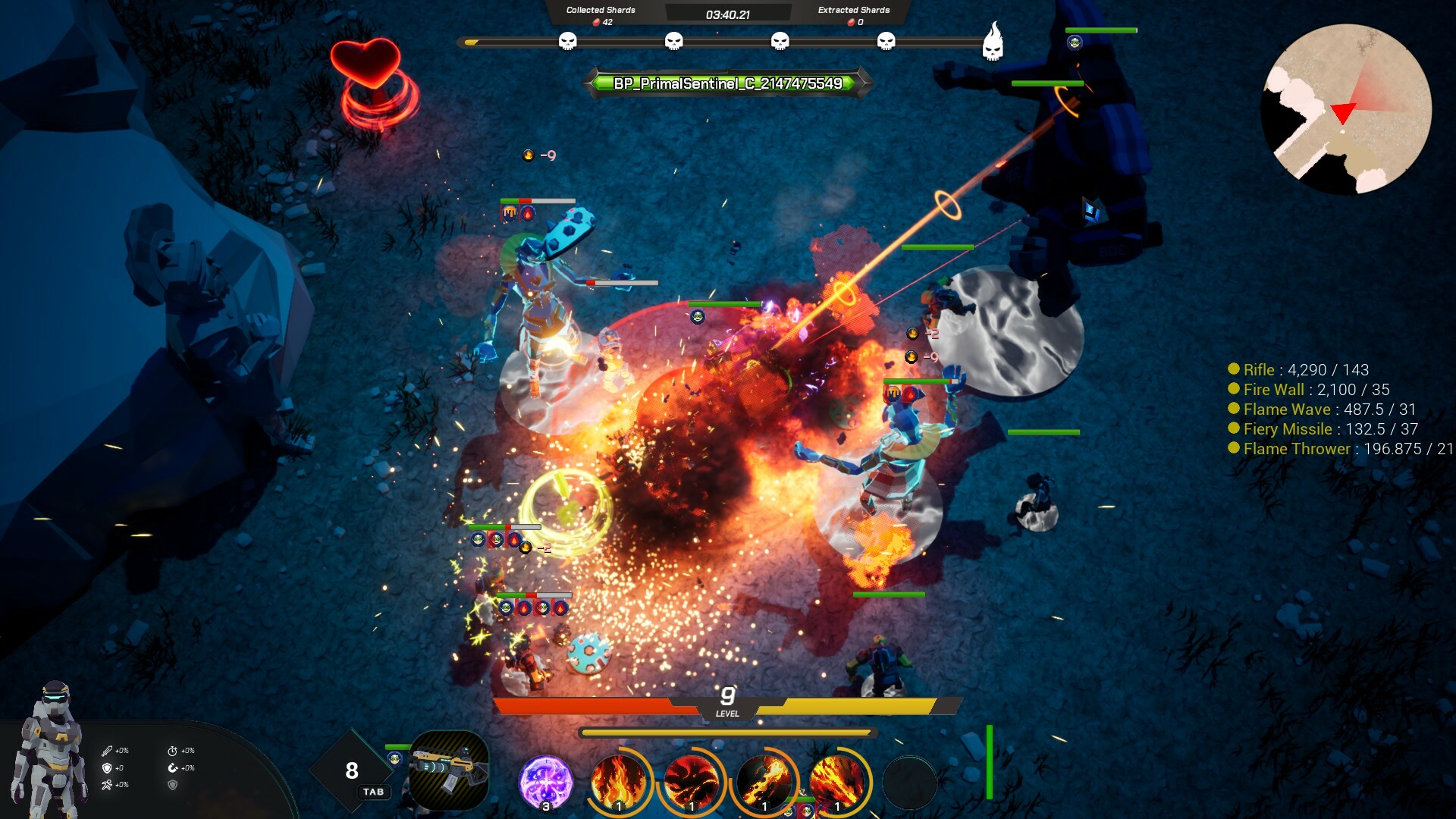This screenshot has height=819, width=1456.
Task: Activate the Flame Wave ability icon
Action: coord(691,781)
